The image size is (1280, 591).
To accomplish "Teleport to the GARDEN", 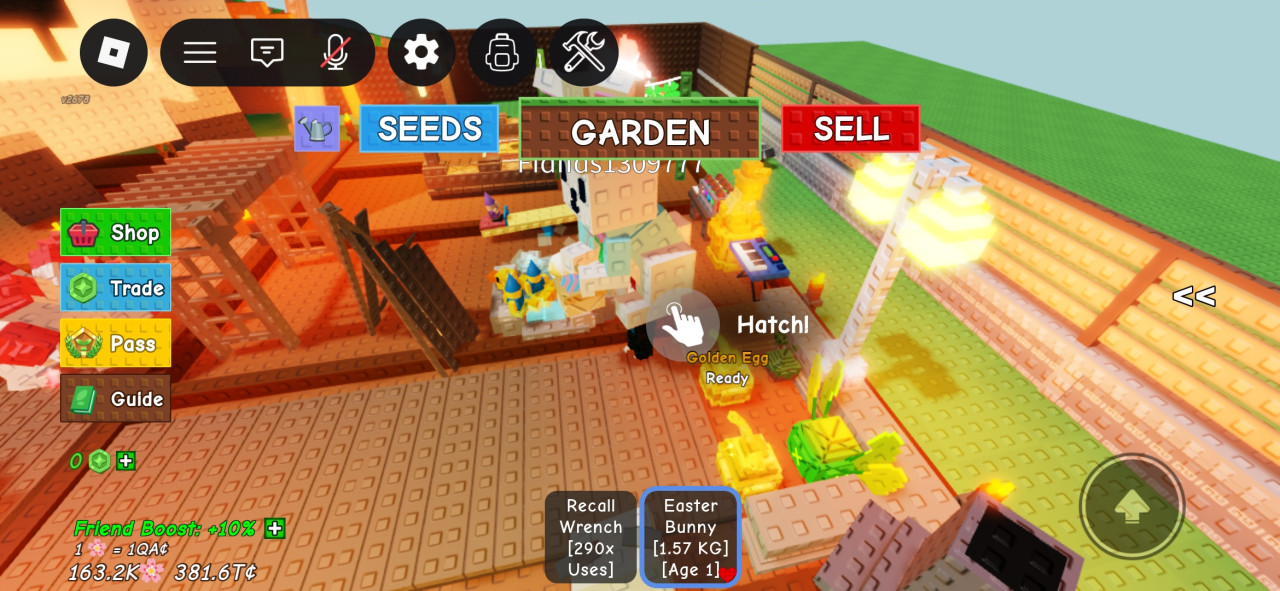I will [640, 131].
